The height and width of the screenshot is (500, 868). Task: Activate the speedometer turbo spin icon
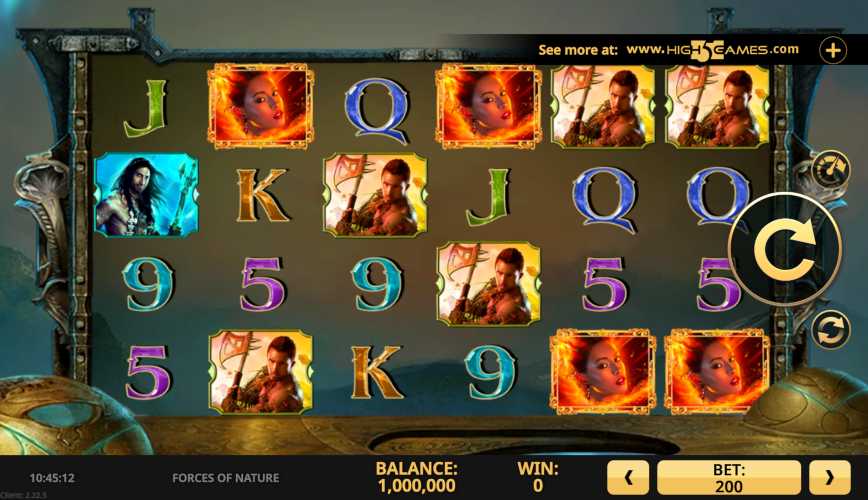(x=829, y=167)
